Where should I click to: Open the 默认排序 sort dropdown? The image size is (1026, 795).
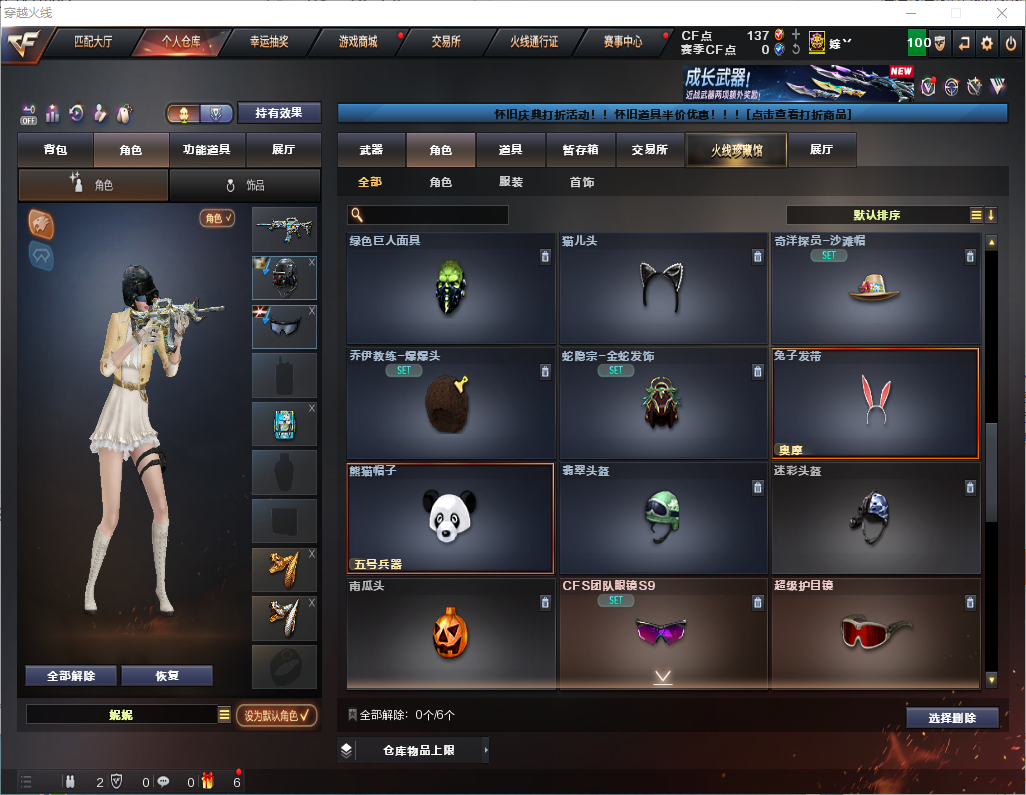[876, 215]
